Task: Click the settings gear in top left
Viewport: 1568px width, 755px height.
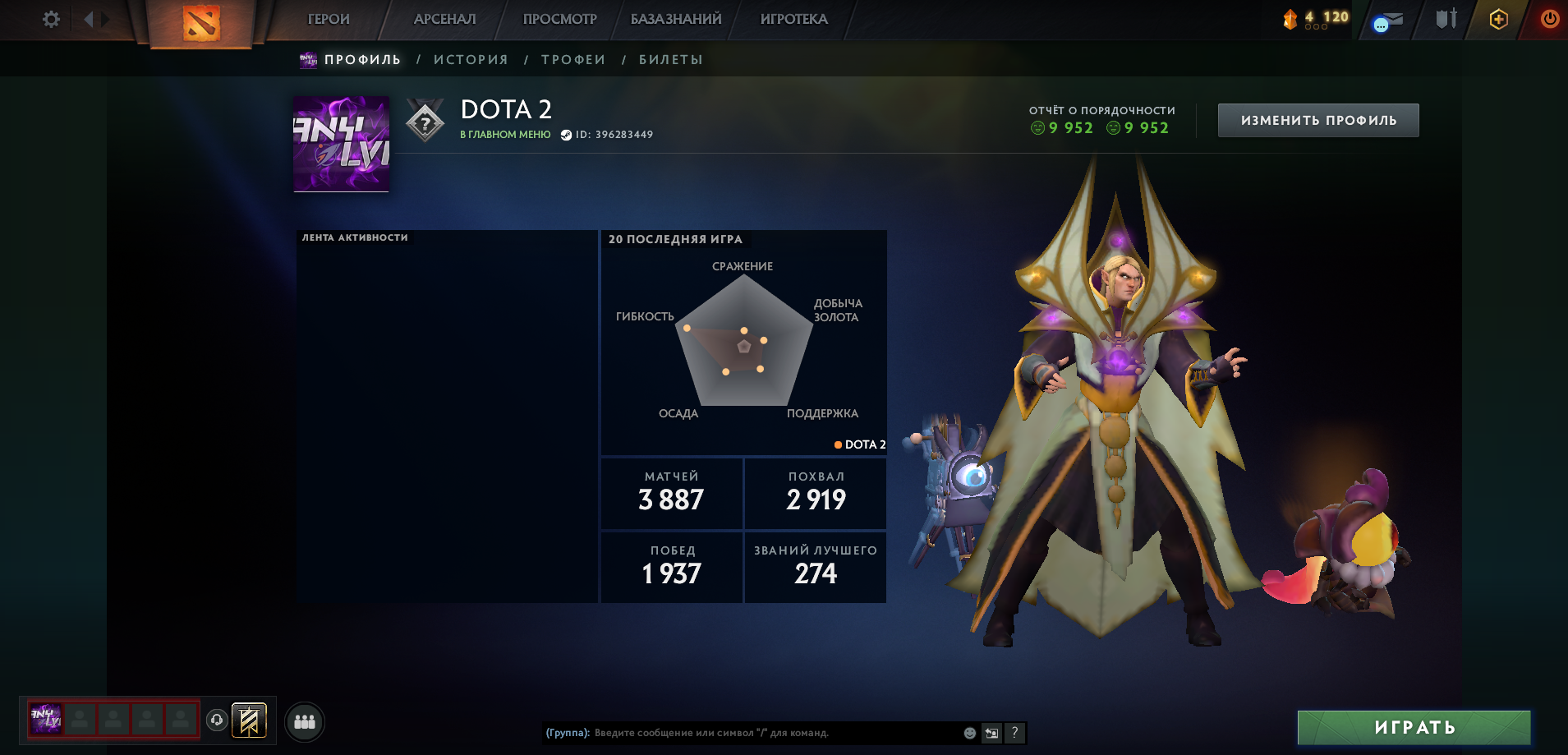Action: tap(51, 18)
